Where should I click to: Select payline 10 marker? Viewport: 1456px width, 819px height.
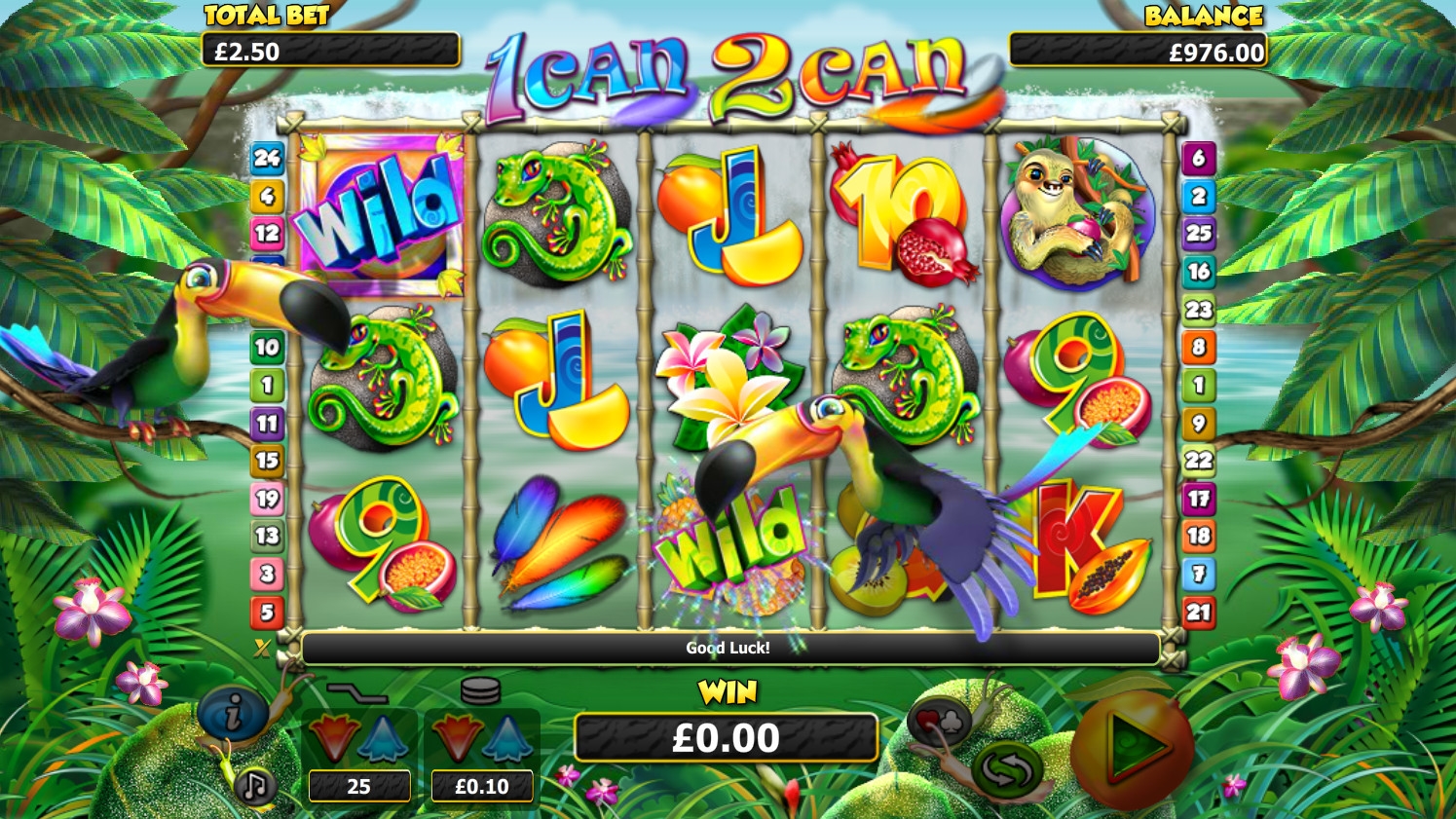coord(267,347)
